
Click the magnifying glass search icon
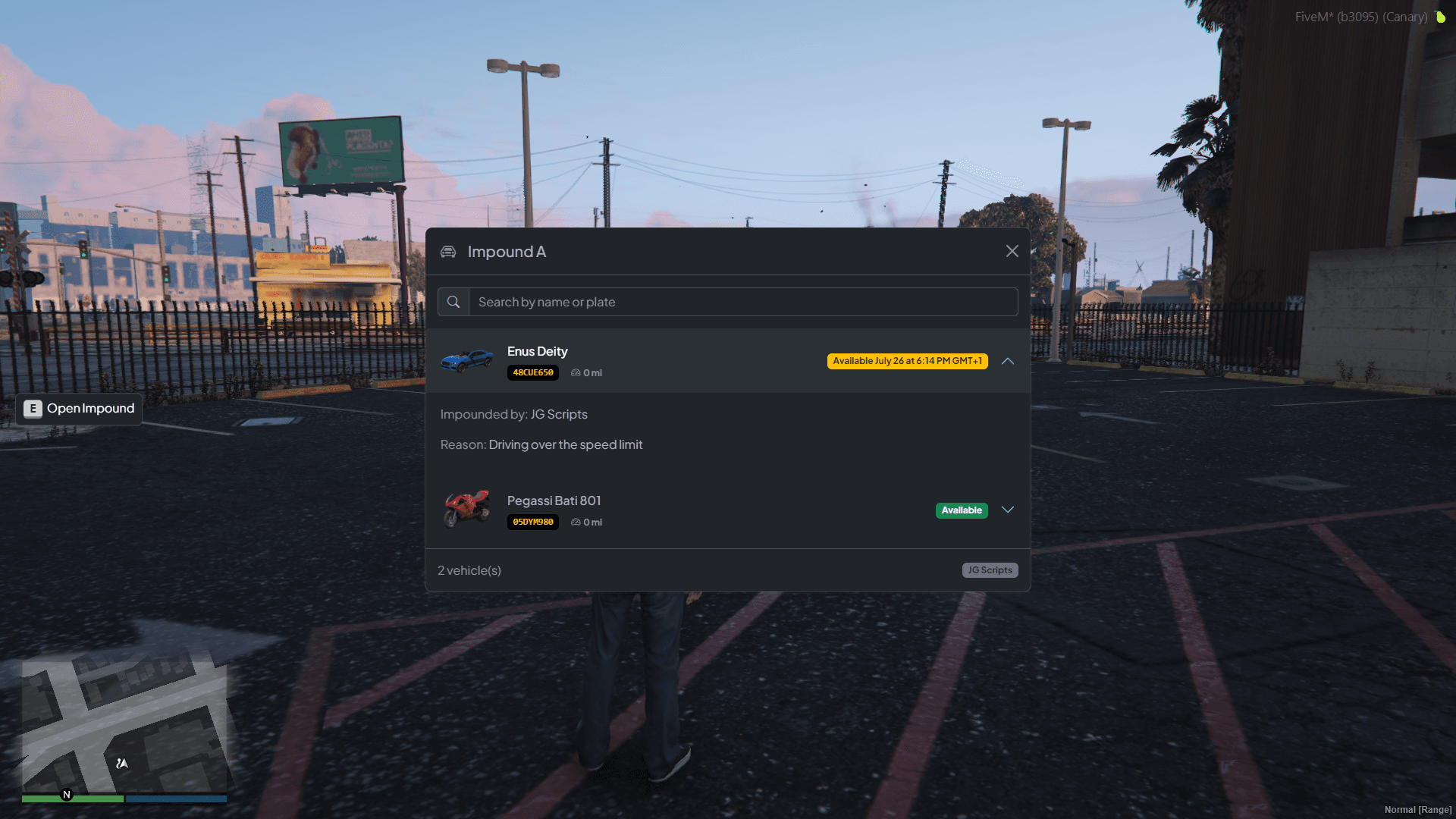point(453,301)
